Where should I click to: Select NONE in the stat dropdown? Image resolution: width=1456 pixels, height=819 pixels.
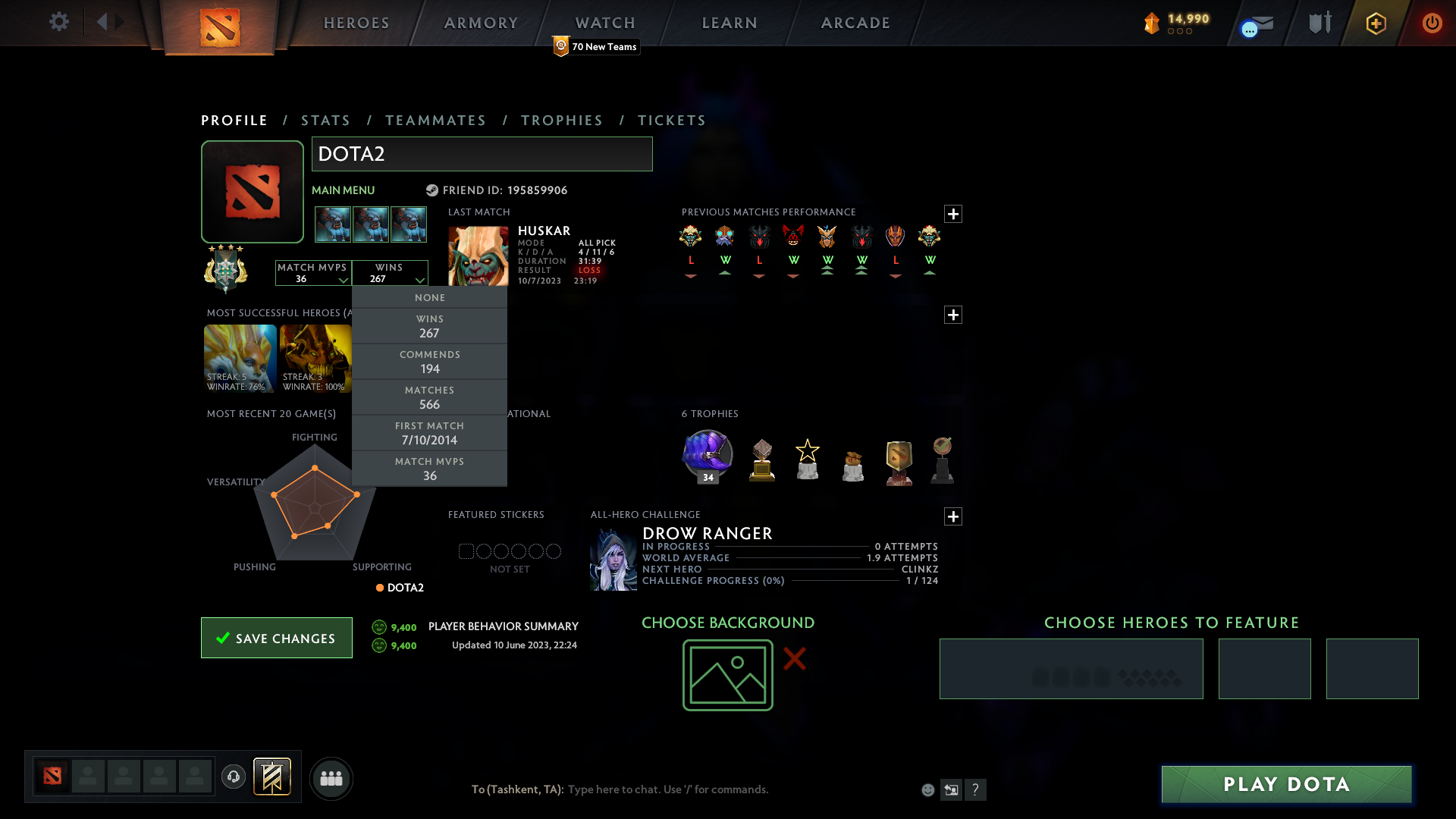[429, 297]
